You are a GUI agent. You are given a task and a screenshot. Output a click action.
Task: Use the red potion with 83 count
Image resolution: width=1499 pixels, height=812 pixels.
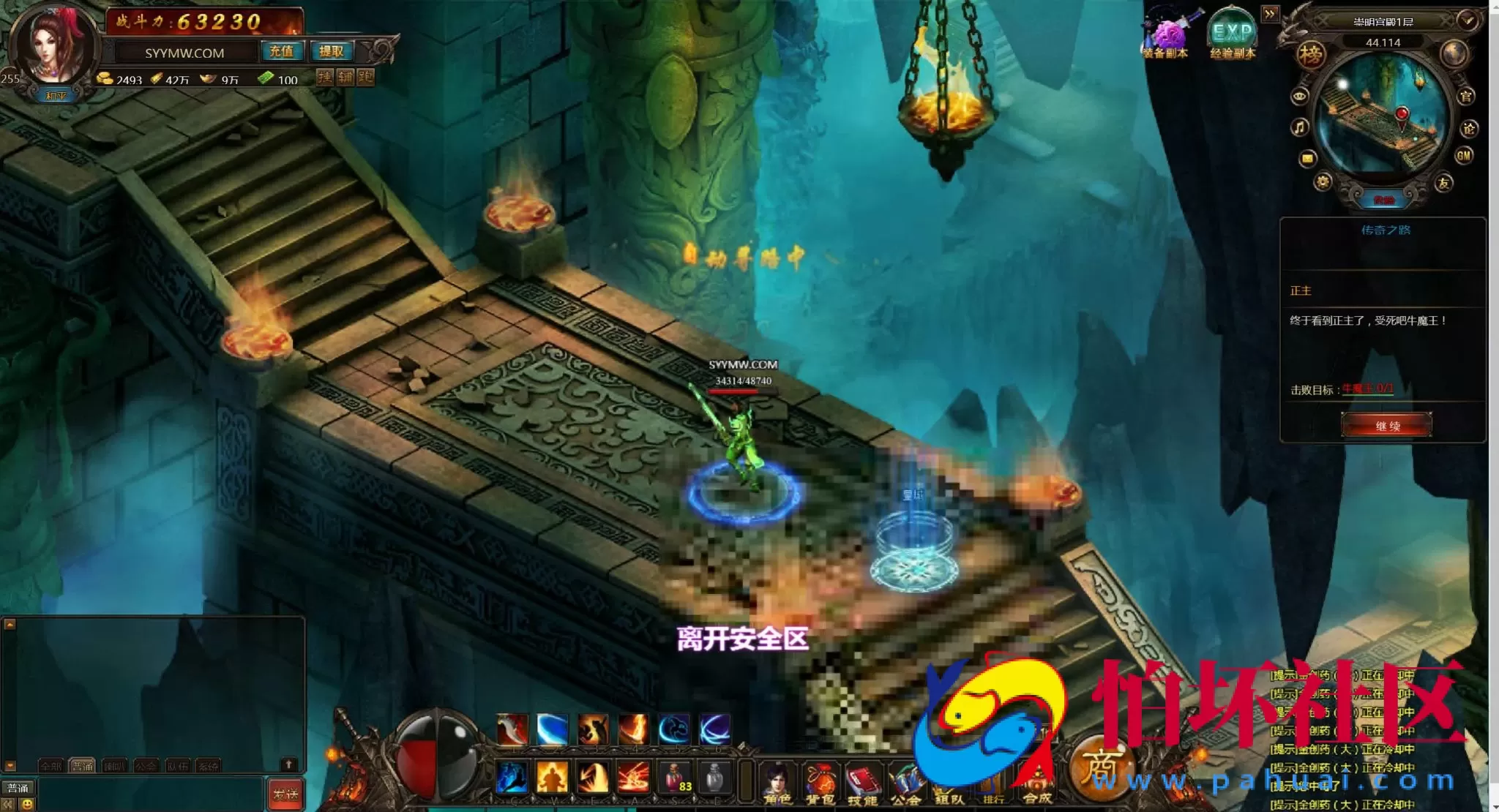675,778
